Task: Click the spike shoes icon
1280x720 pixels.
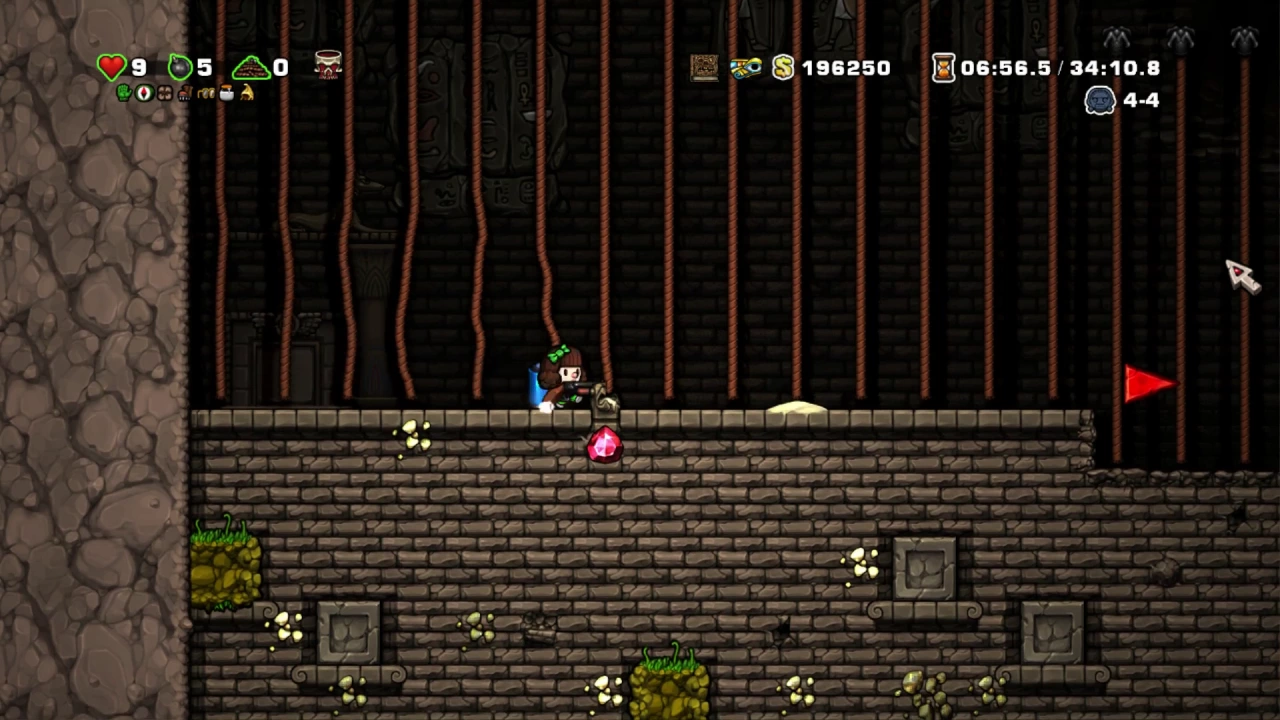Action: pos(185,93)
